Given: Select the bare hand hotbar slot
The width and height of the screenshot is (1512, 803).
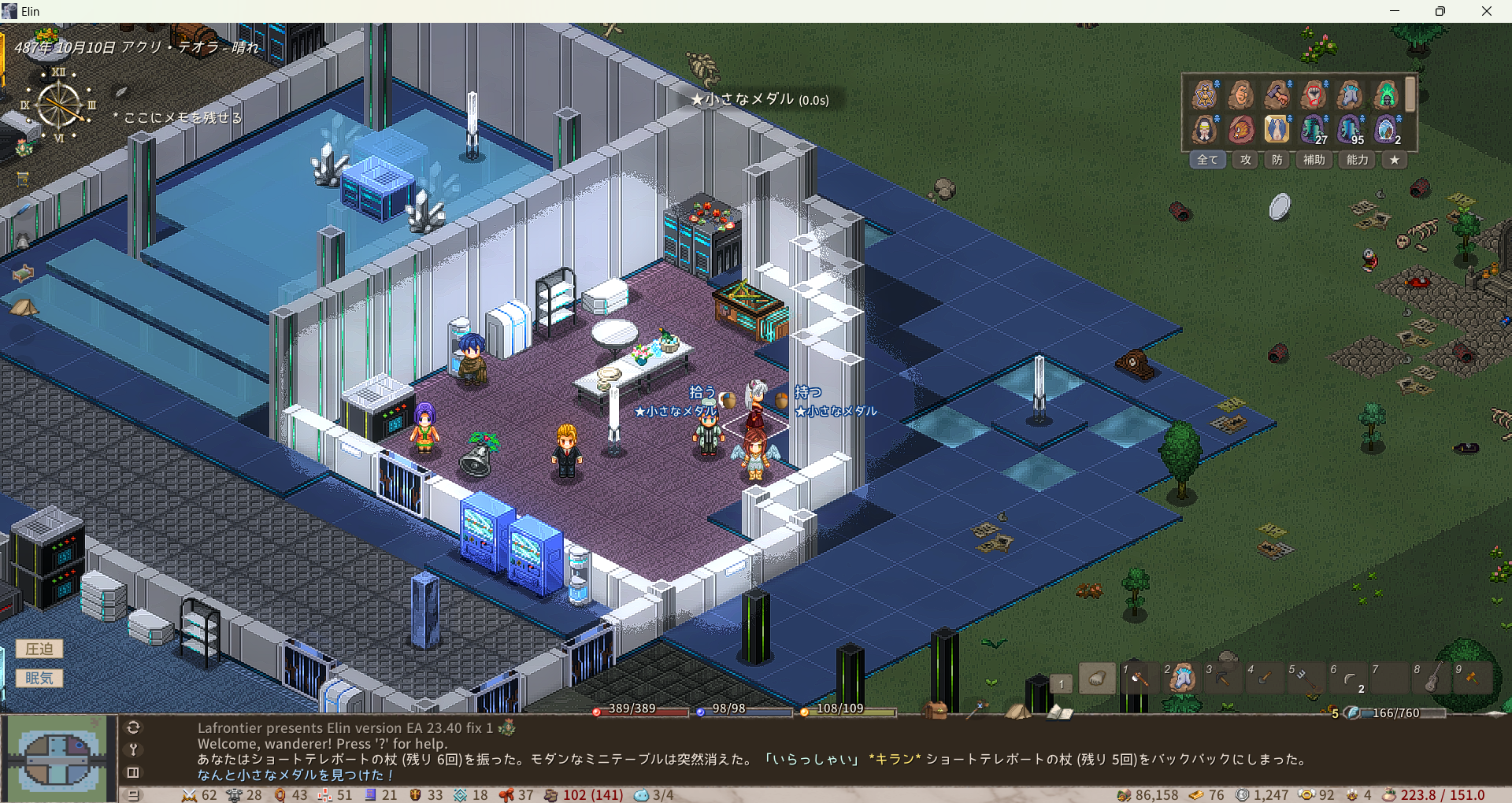Looking at the screenshot, I should pyautogui.click(x=1097, y=678).
